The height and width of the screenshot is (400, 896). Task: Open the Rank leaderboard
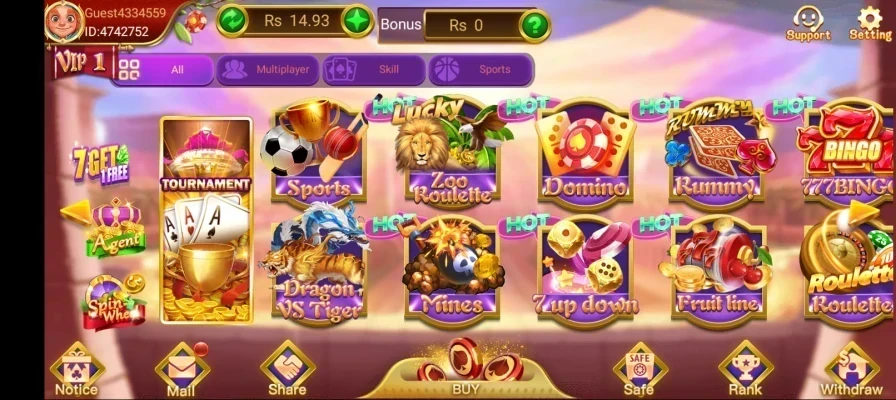coord(744,371)
